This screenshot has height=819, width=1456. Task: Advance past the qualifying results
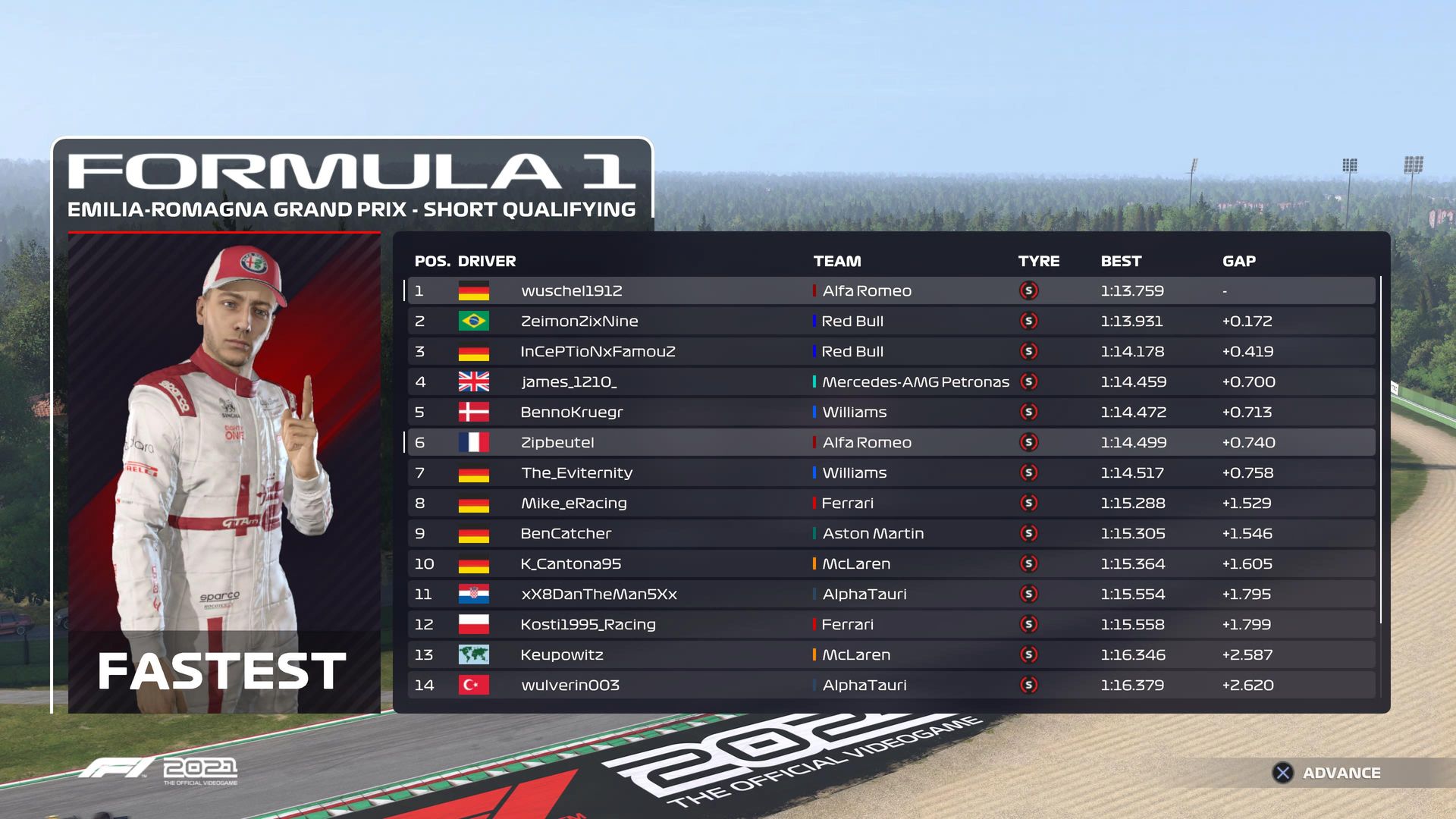pyautogui.click(x=1326, y=773)
